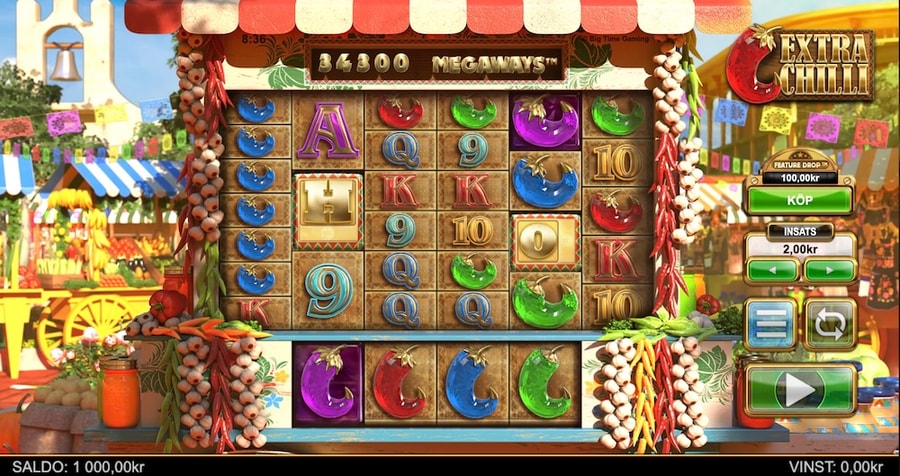Increase the bet with the right arrow

click(830, 270)
